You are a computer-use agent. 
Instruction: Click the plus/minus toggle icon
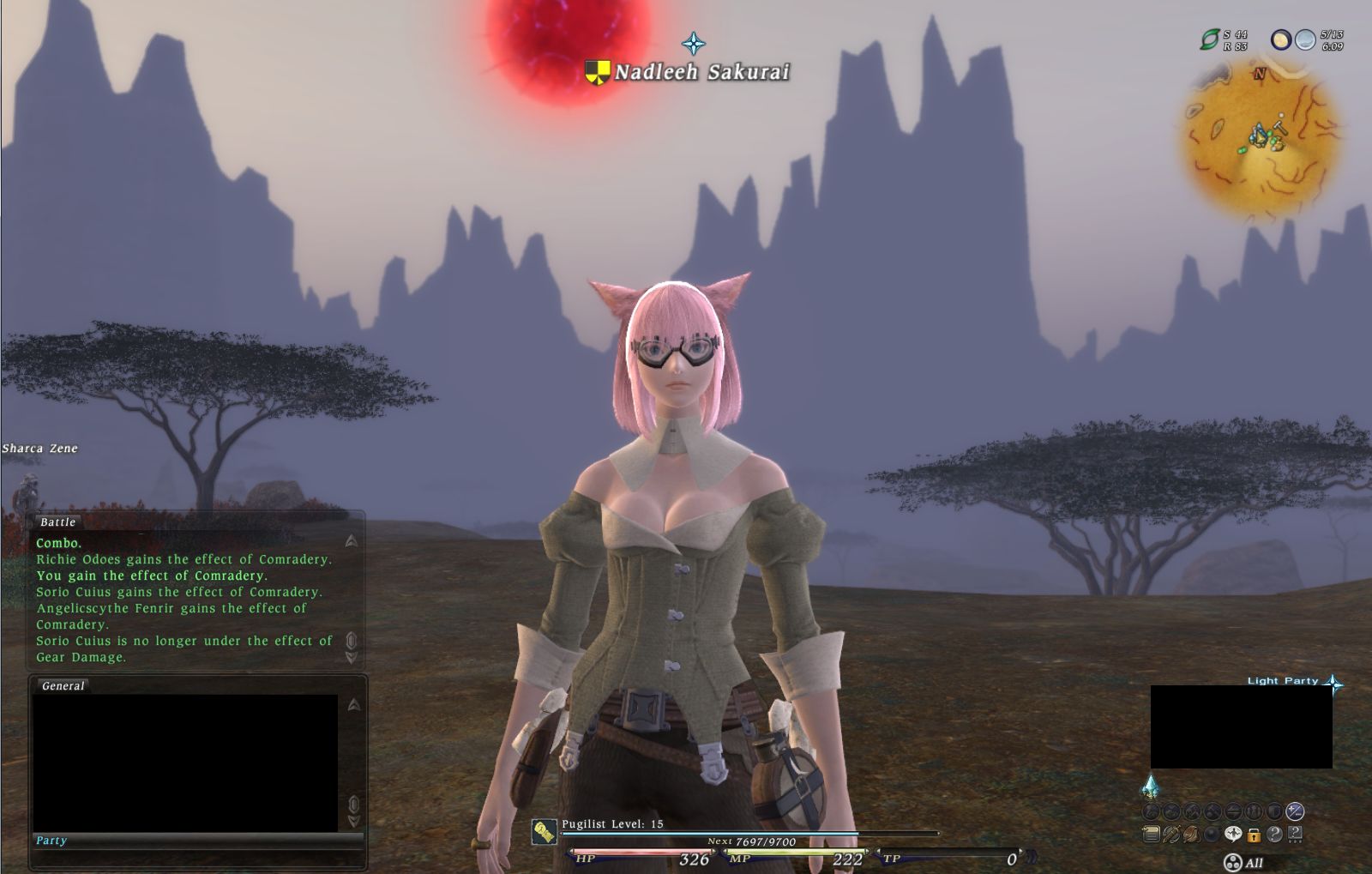[x=1295, y=811]
